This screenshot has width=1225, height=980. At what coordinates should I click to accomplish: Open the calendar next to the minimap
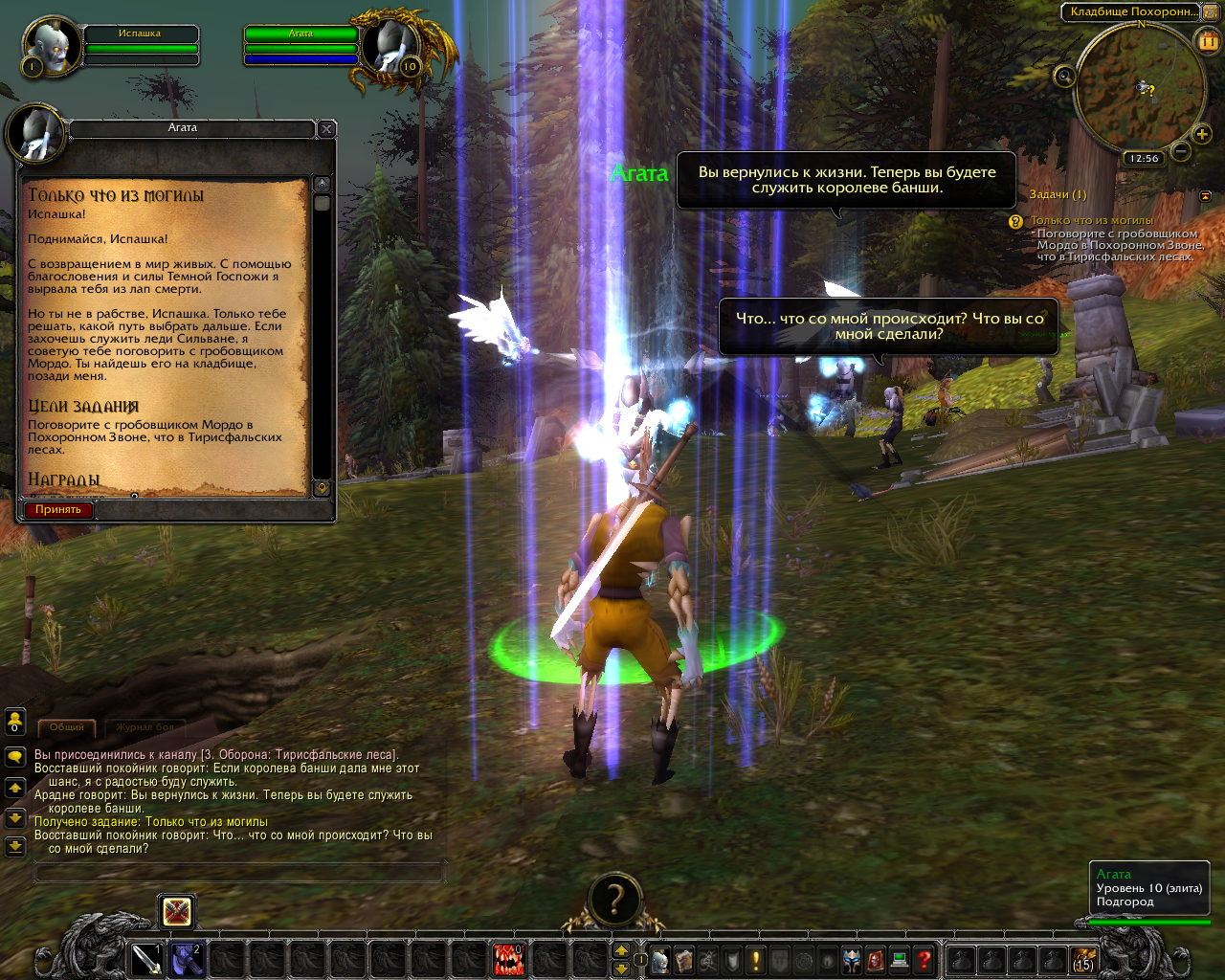(1208, 40)
